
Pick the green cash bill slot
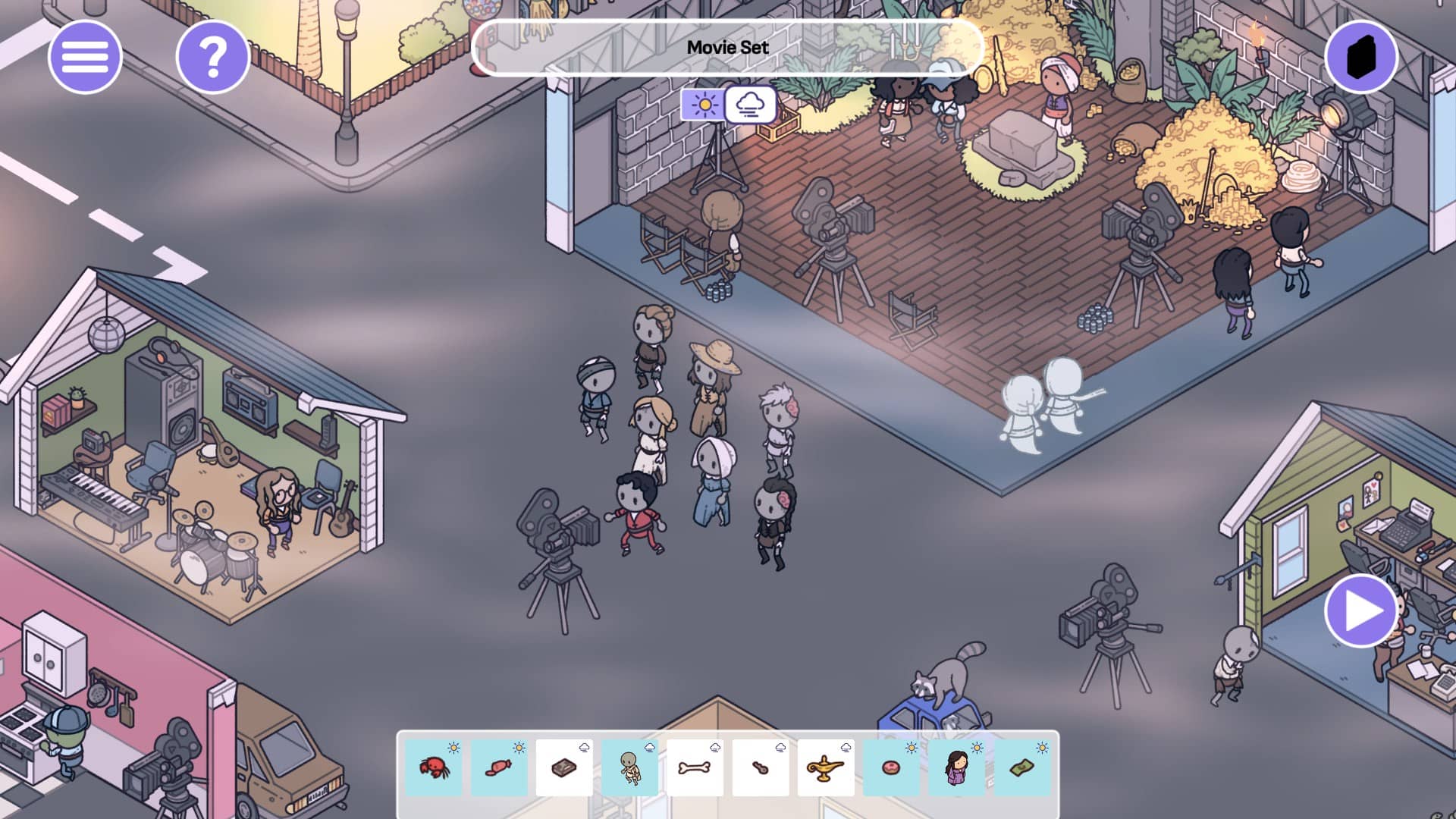(x=1022, y=767)
